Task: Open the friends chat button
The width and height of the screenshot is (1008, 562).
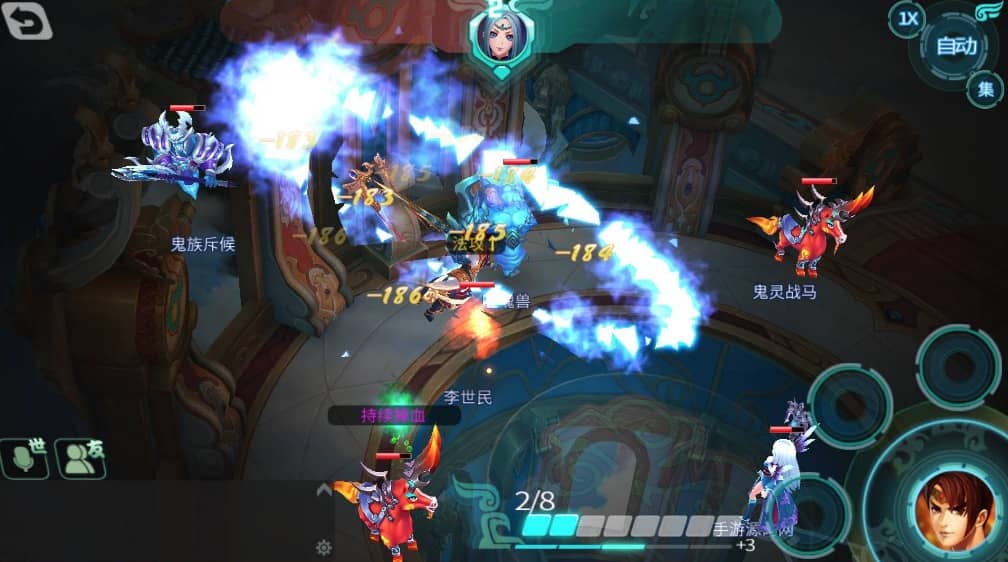Action: pos(81,458)
